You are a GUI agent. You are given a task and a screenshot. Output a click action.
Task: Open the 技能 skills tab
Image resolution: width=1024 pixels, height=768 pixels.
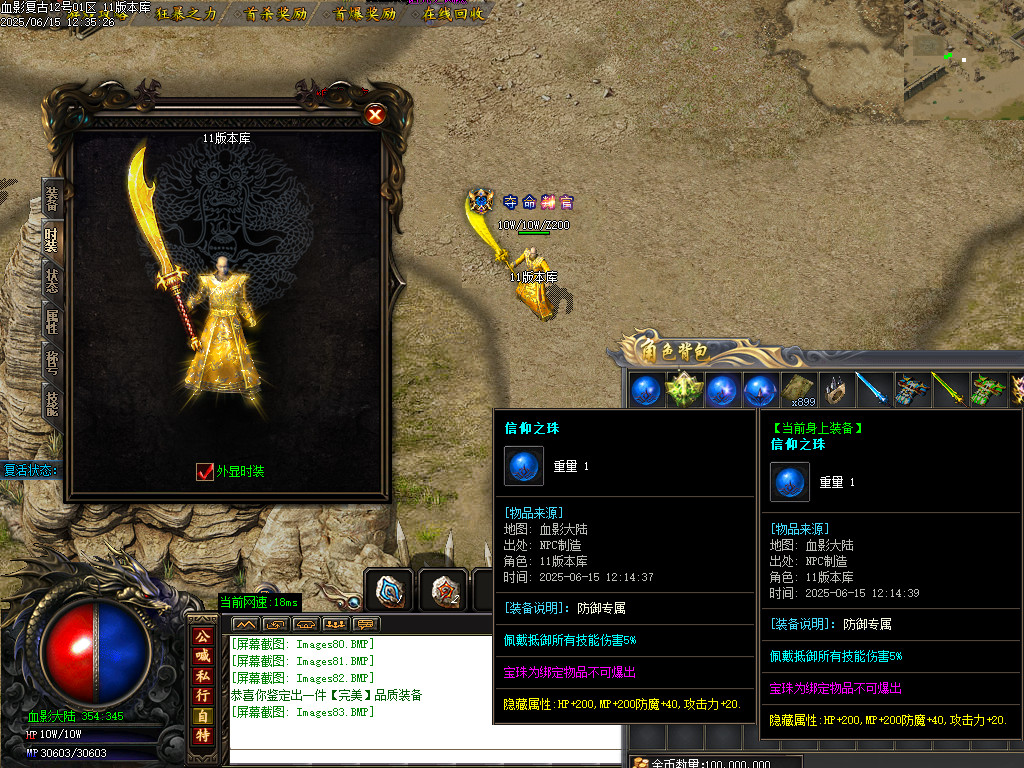coord(52,402)
